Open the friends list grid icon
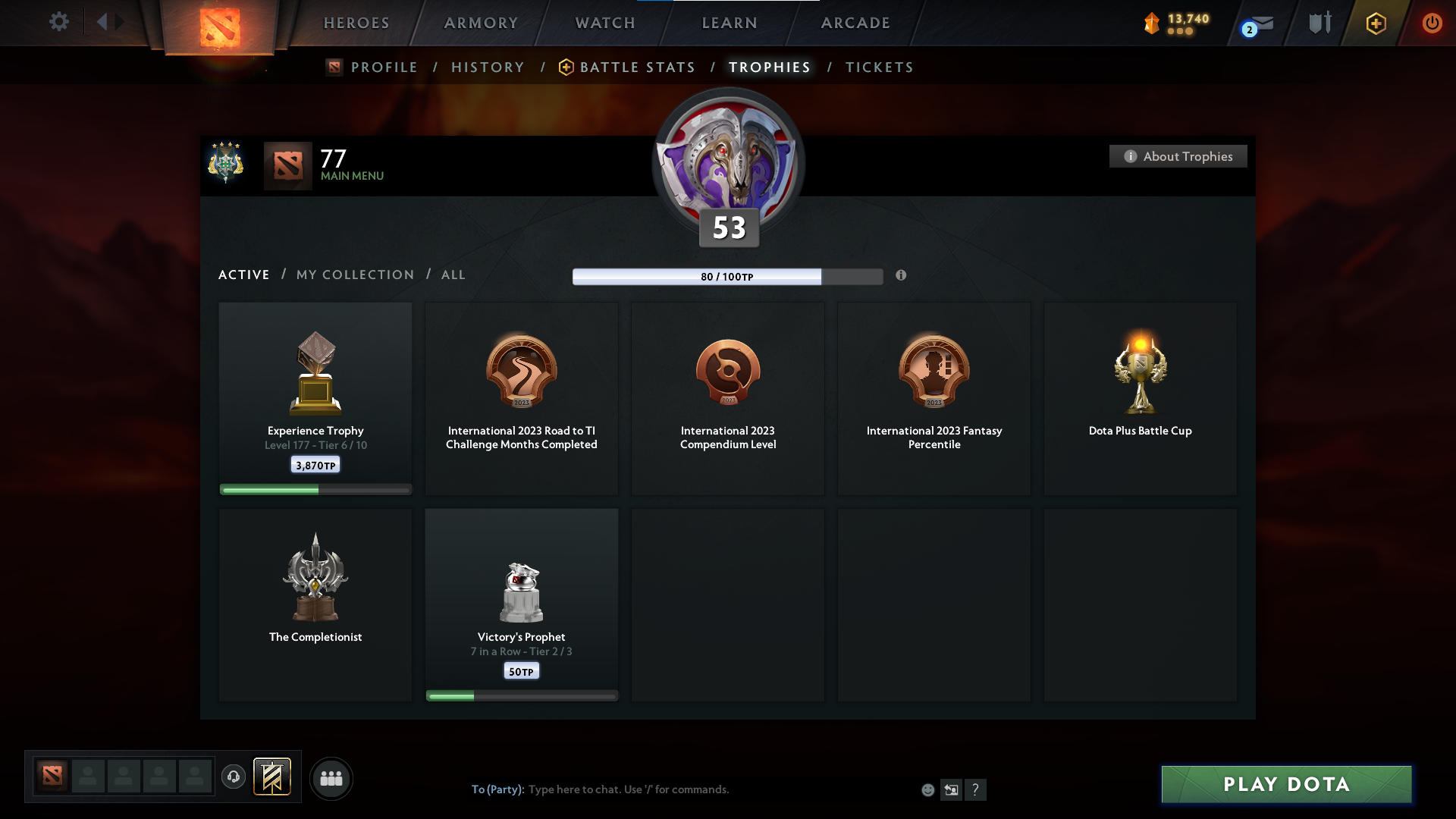 point(331,778)
